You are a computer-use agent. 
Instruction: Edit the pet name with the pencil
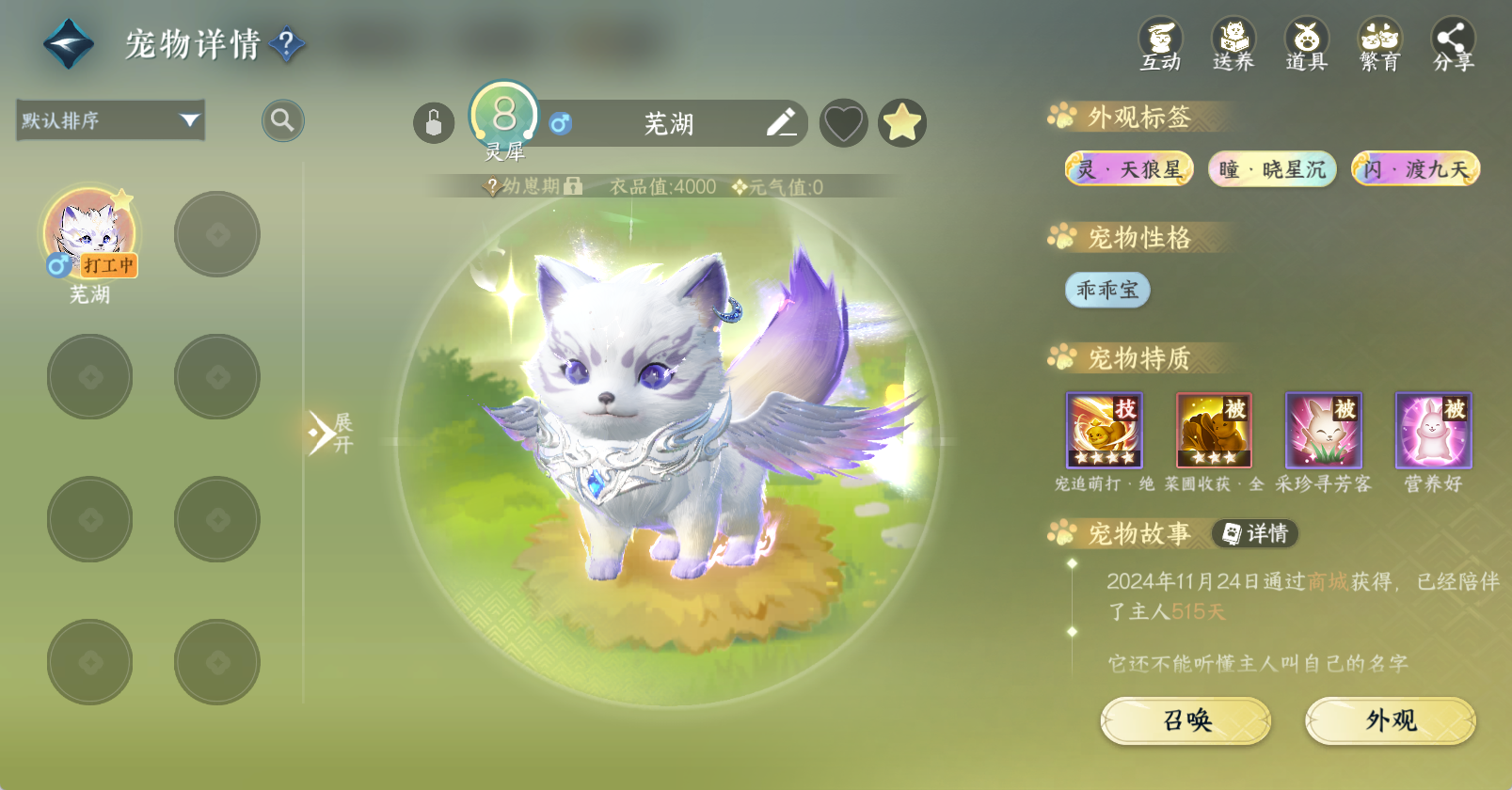(781, 122)
